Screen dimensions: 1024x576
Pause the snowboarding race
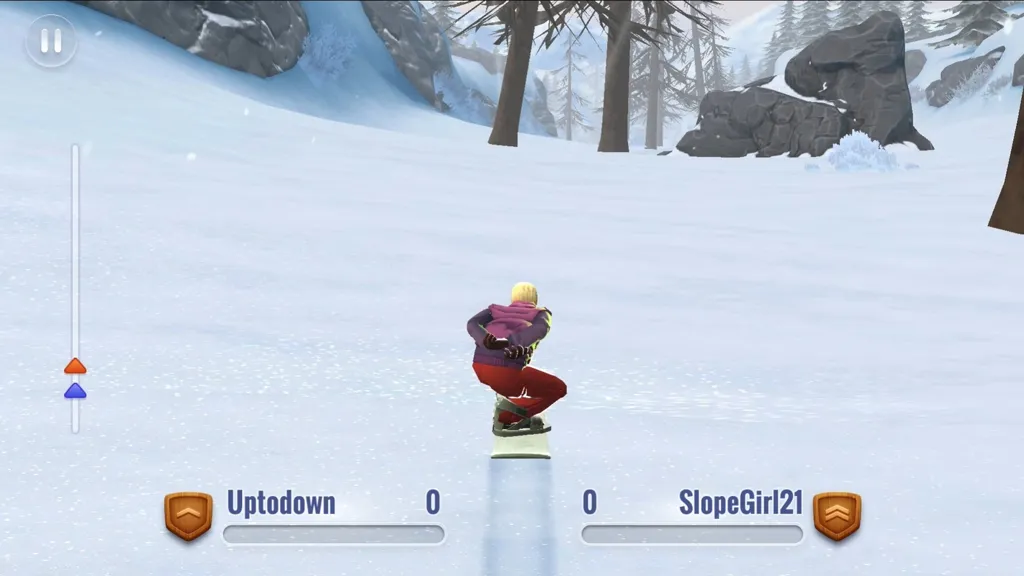50,41
